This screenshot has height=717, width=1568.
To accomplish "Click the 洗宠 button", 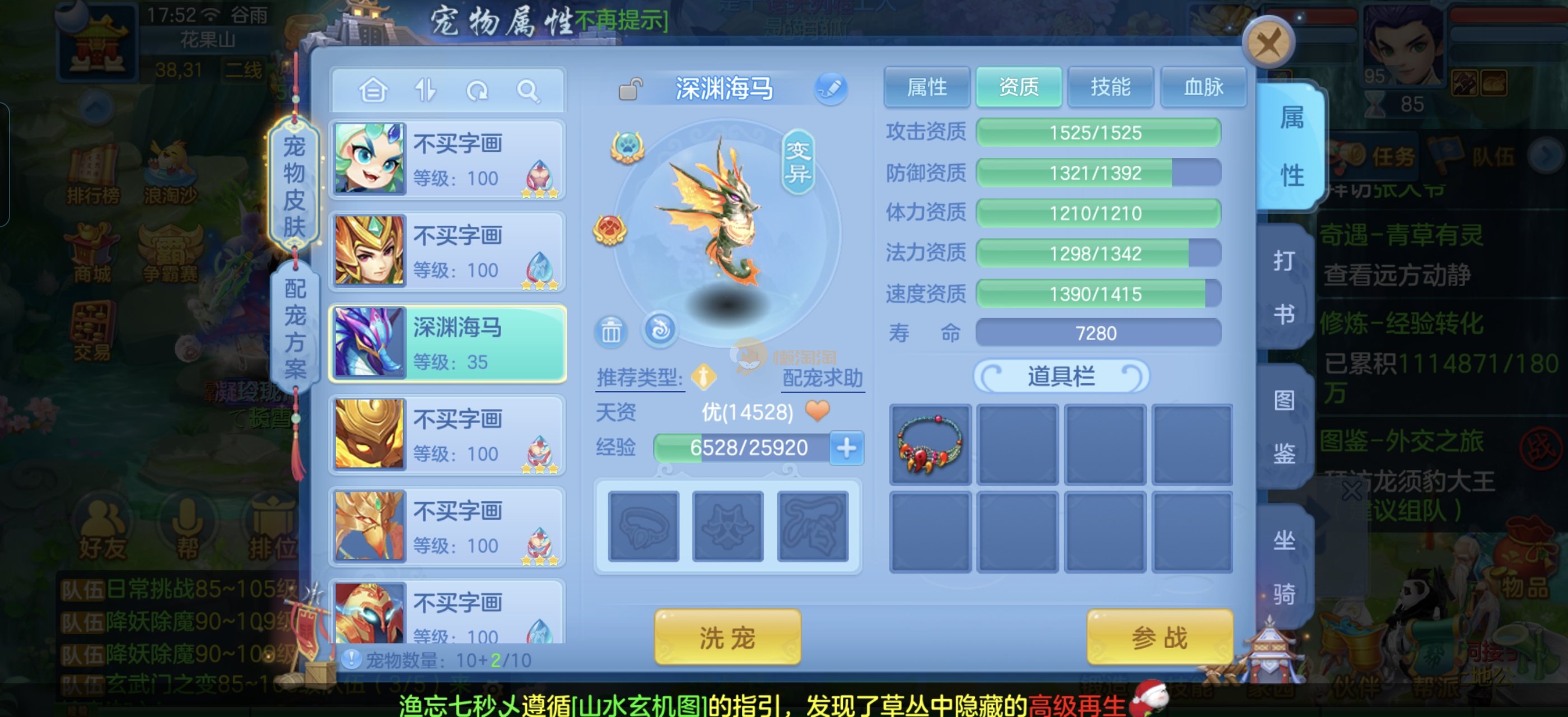I will coord(727,637).
